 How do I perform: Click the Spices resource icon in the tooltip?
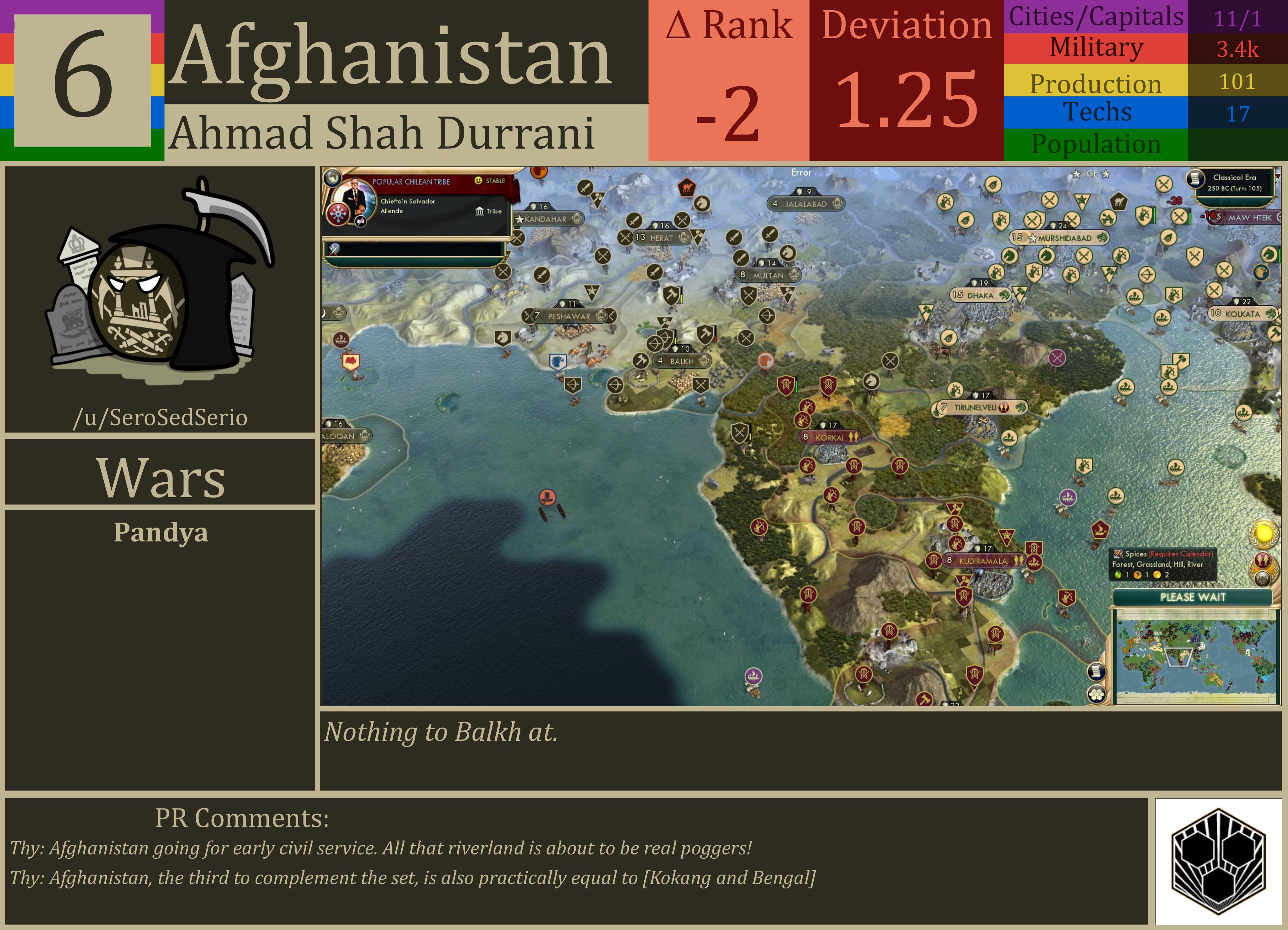click(x=1118, y=554)
